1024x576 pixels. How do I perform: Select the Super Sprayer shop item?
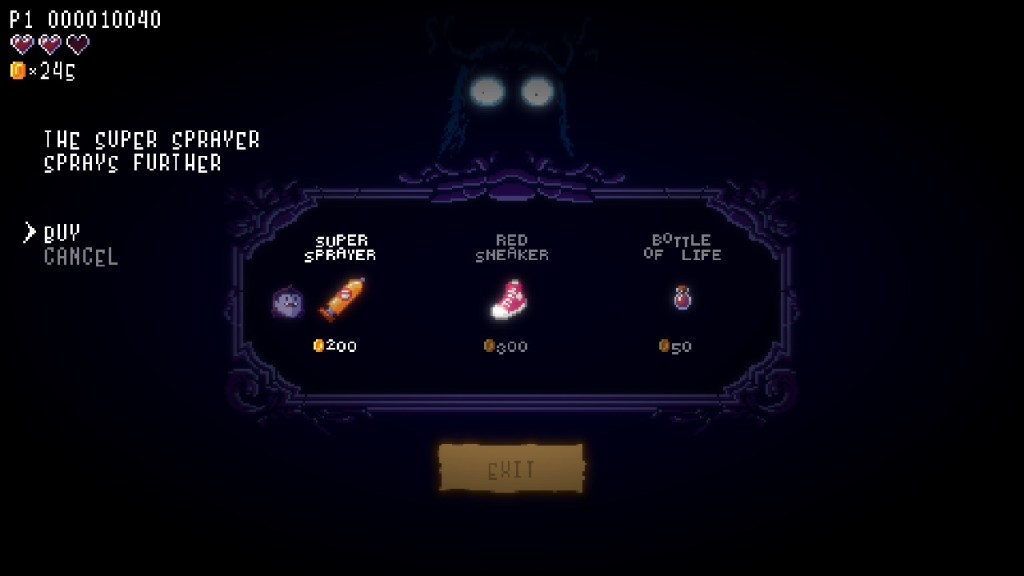click(340, 297)
